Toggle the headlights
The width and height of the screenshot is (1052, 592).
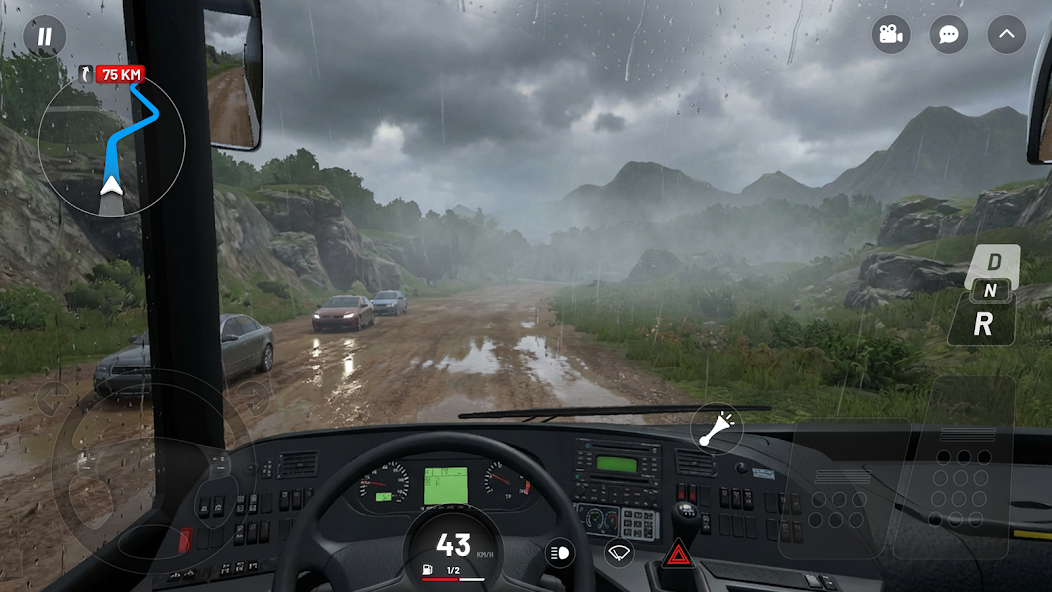(x=560, y=553)
